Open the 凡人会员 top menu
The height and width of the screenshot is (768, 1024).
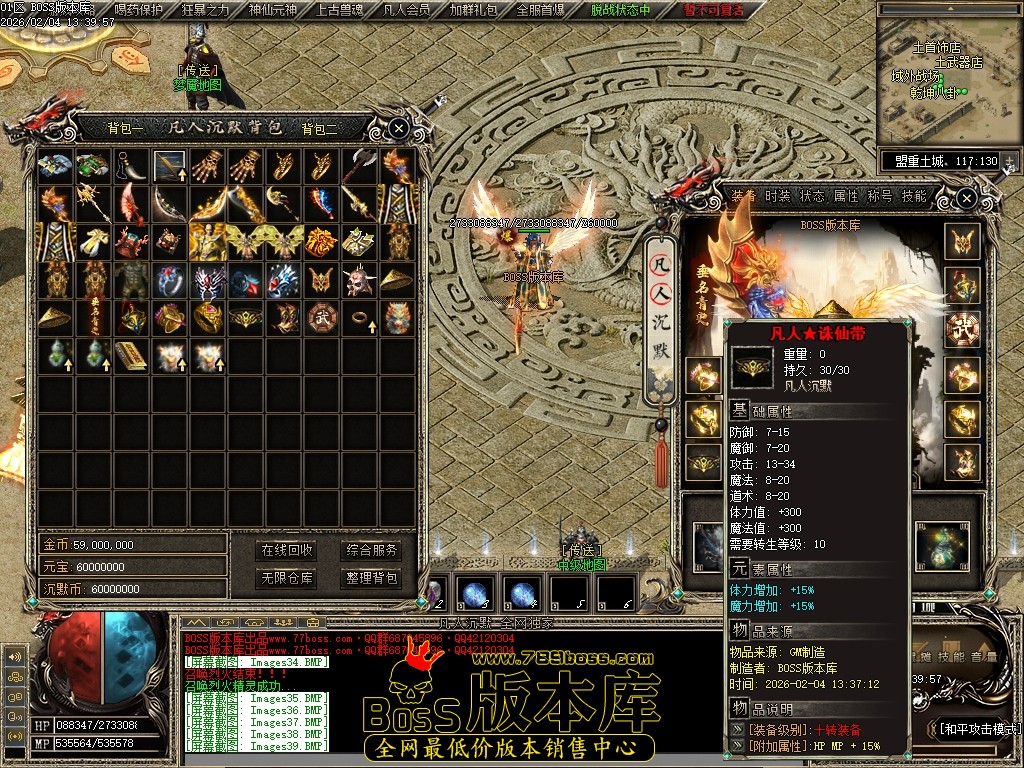point(407,10)
